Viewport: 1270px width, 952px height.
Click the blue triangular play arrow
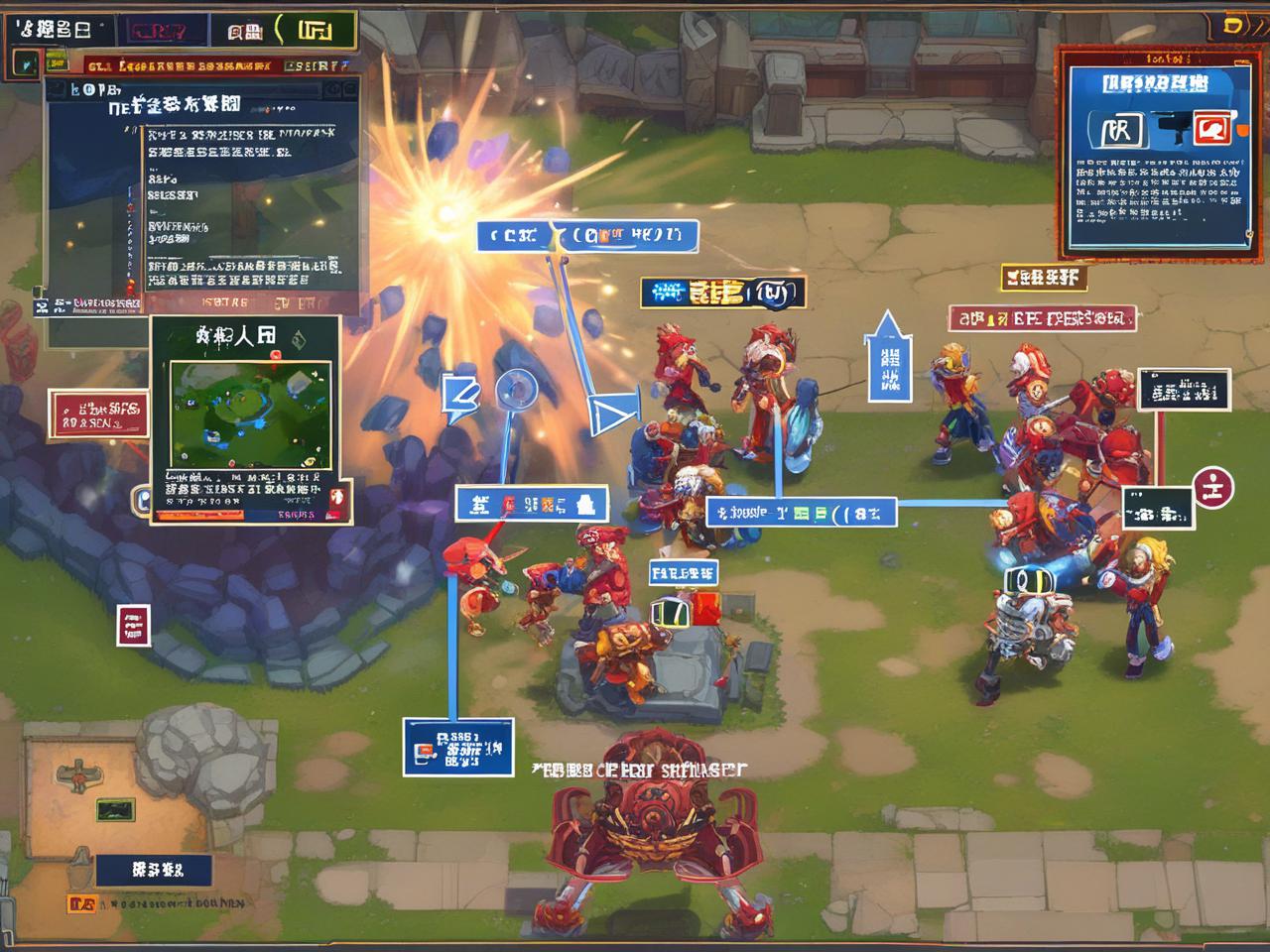coord(607,416)
